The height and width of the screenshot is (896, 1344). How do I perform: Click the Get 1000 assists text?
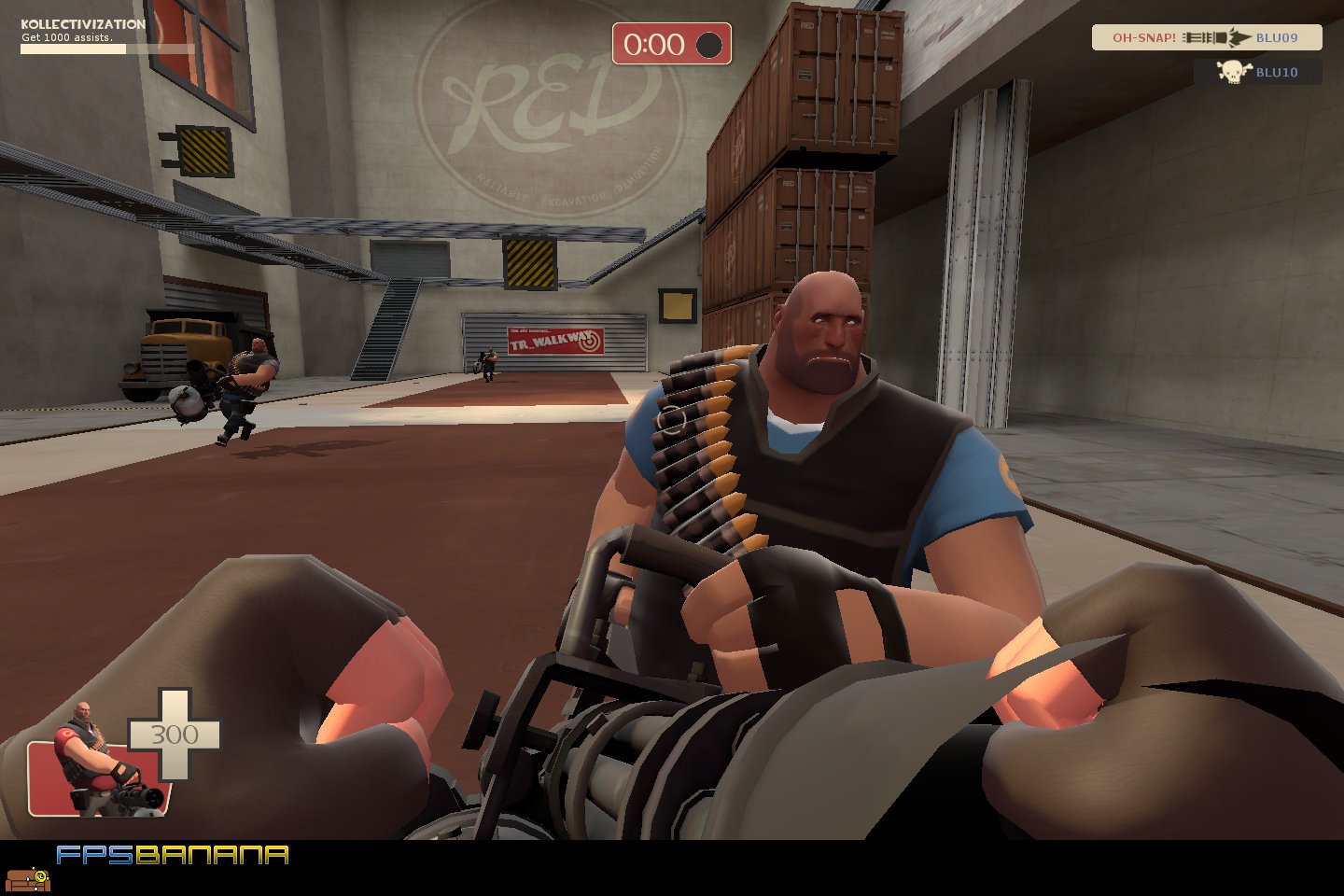[x=67, y=39]
